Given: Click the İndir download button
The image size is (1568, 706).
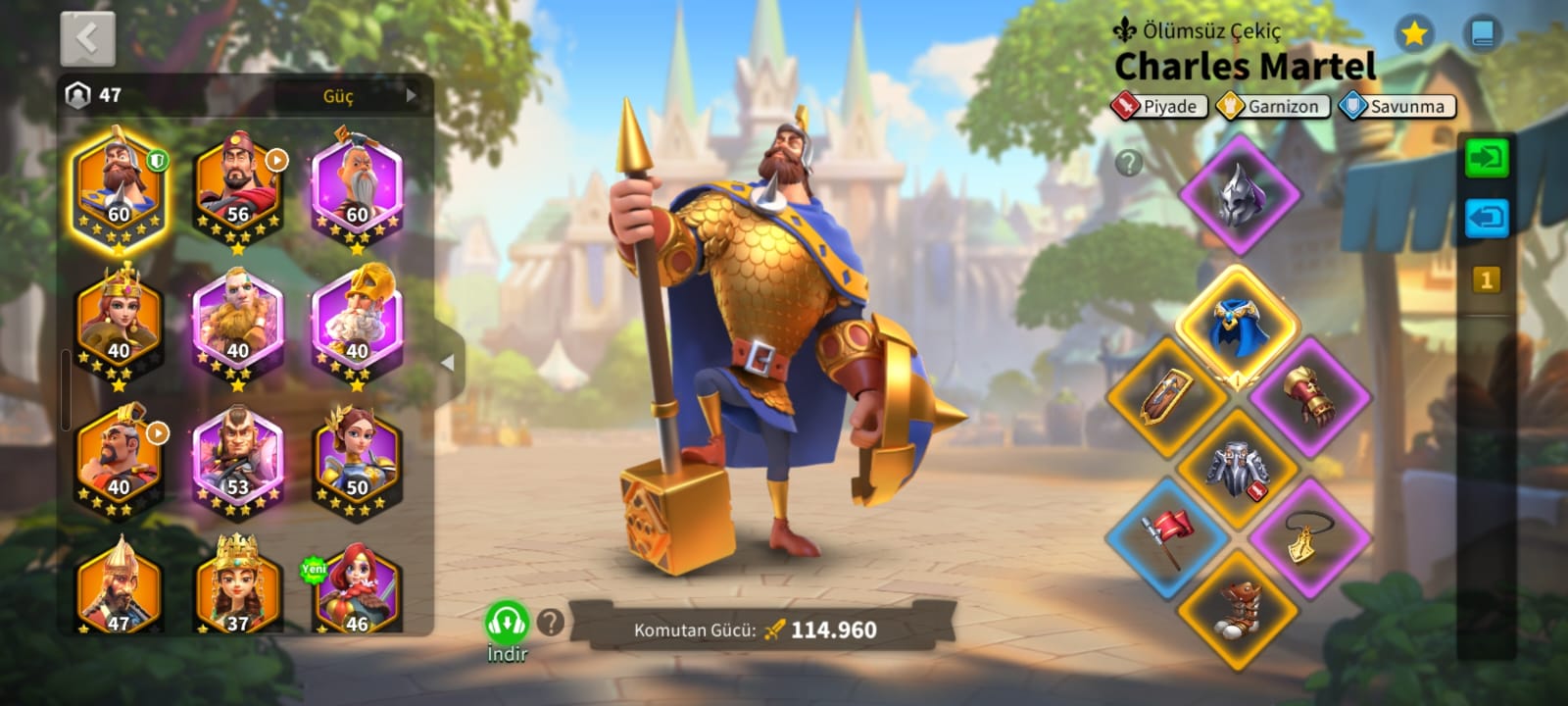Looking at the screenshot, I should [x=507, y=628].
